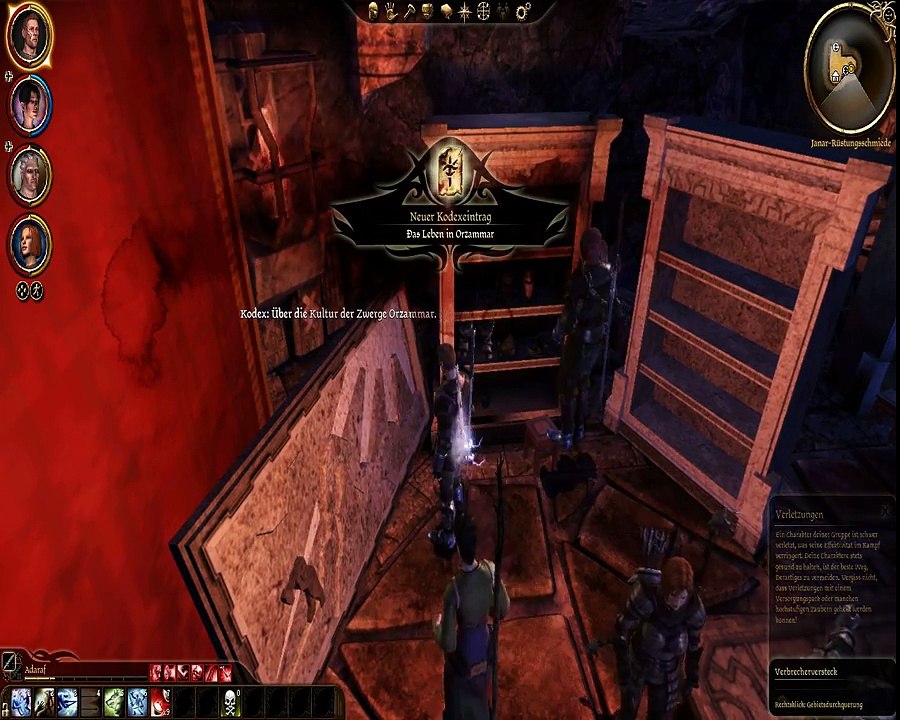Activate the green wolf ability
900x720 pixels.
click(x=114, y=700)
